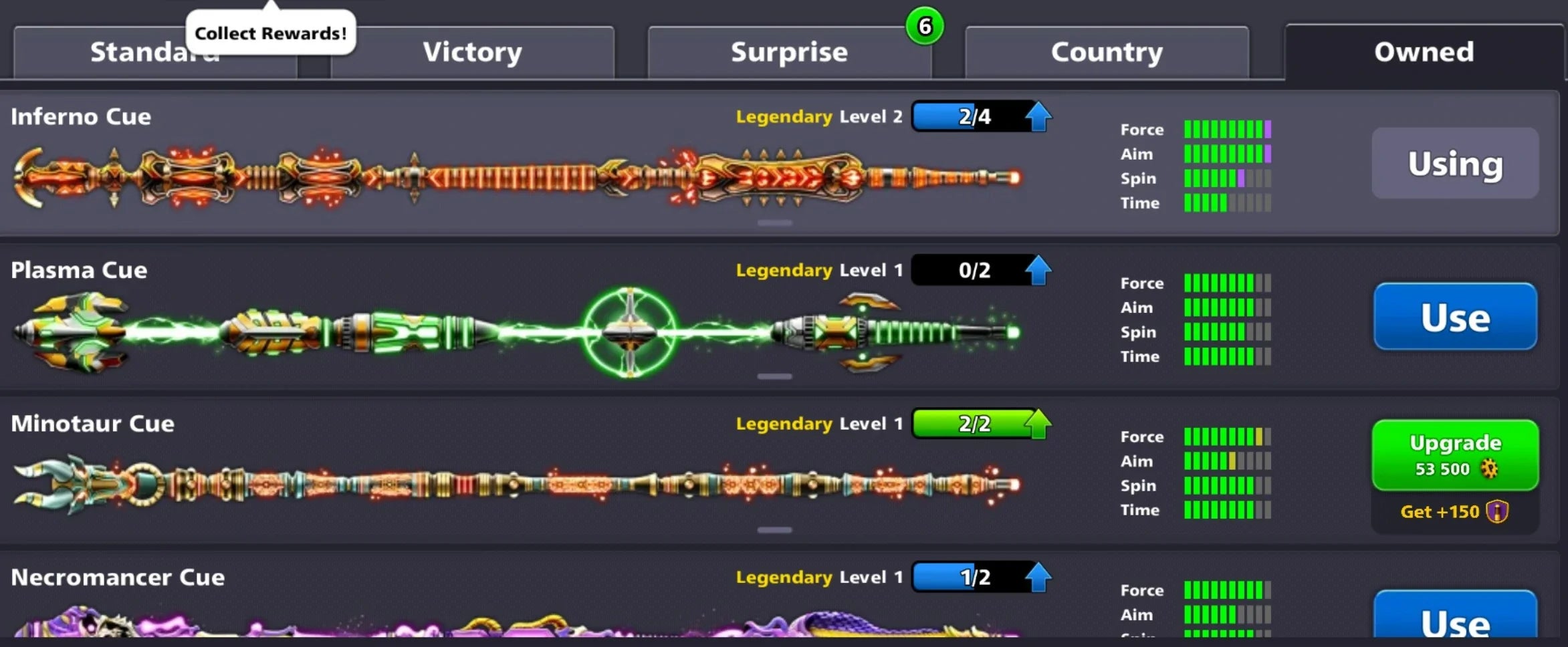Open the Country cues tab
Image resolution: width=1568 pixels, height=647 pixels.
coord(1107,51)
